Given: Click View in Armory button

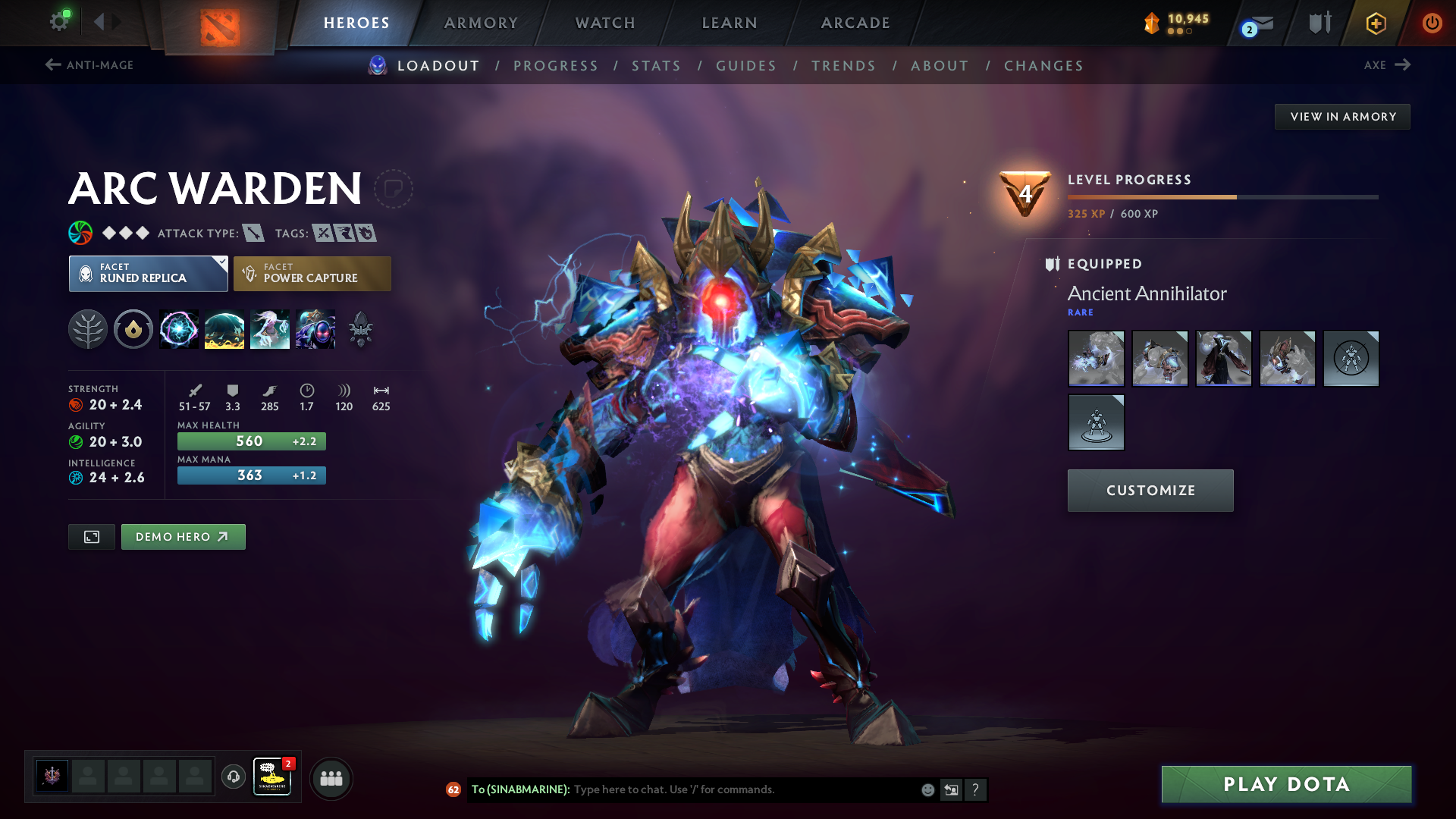Looking at the screenshot, I should (1342, 117).
